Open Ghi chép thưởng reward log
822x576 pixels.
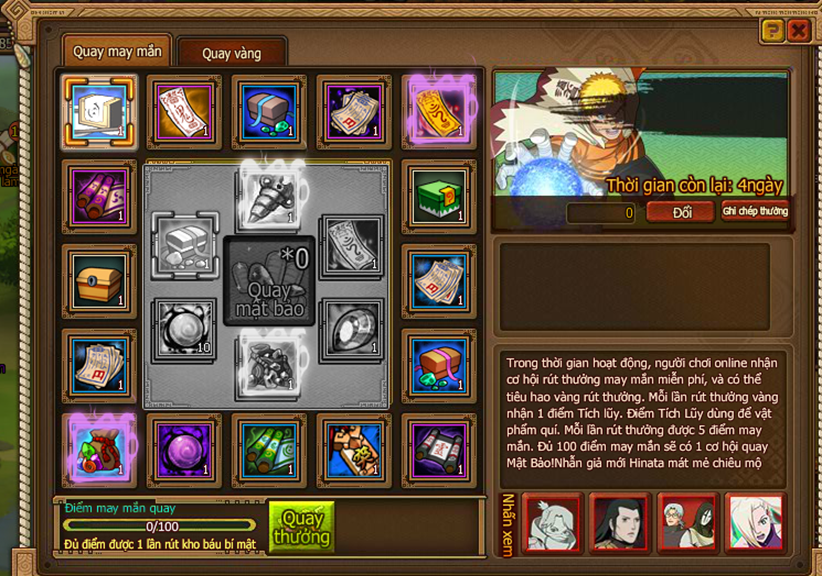(755, 212)
